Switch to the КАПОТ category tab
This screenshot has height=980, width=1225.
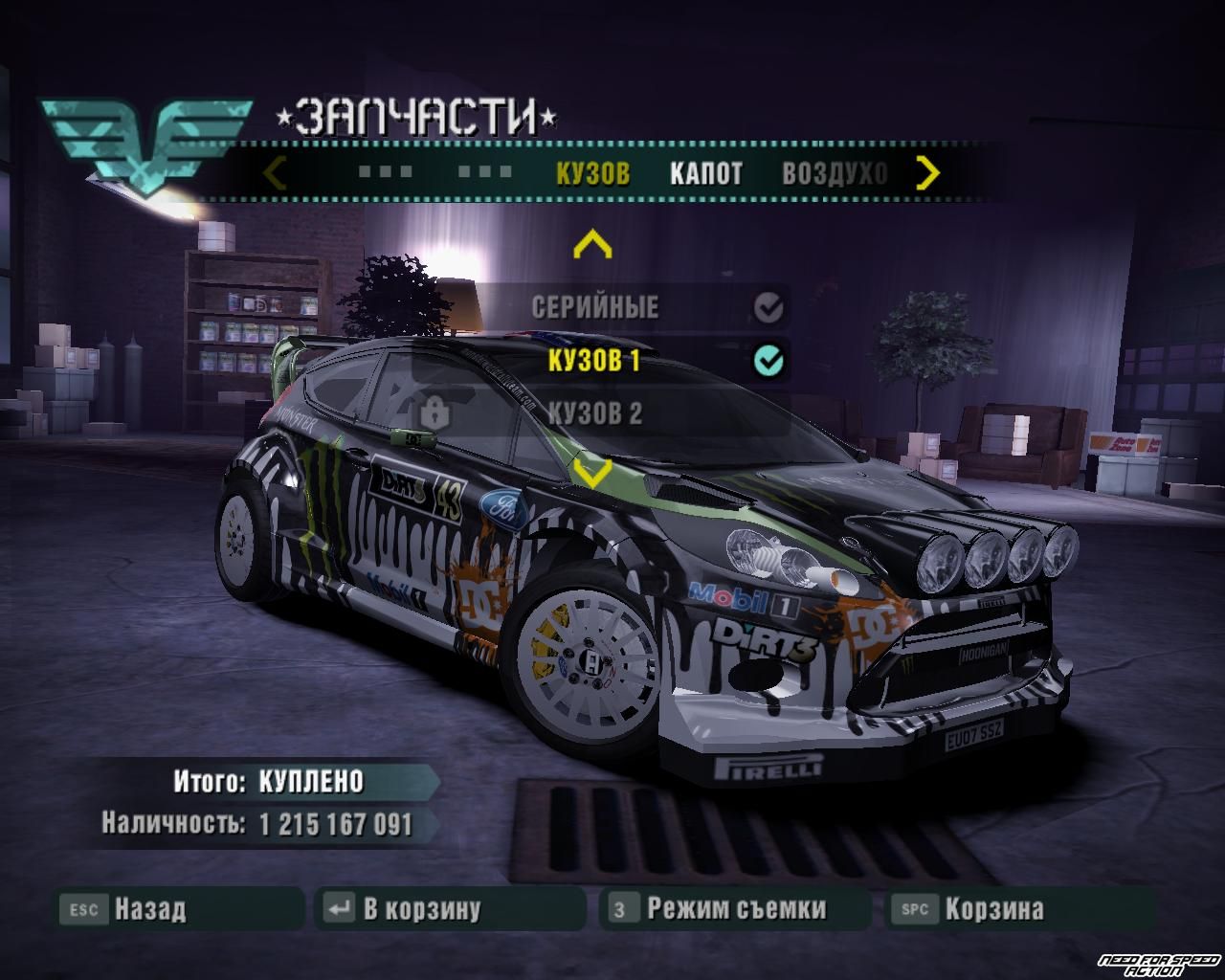pos(705,173)
